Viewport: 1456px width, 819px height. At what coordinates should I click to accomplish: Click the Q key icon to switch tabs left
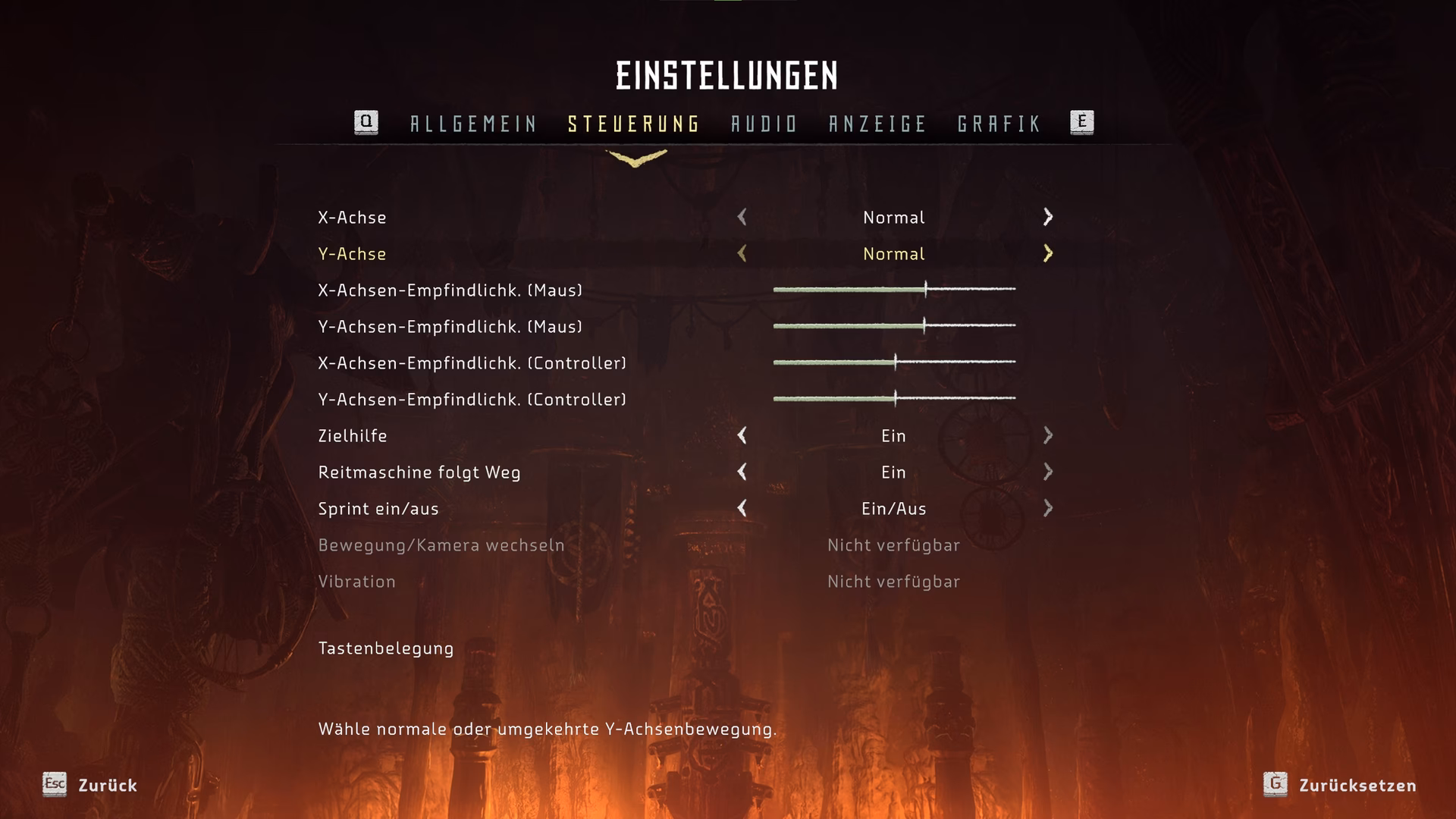[366, 123]
